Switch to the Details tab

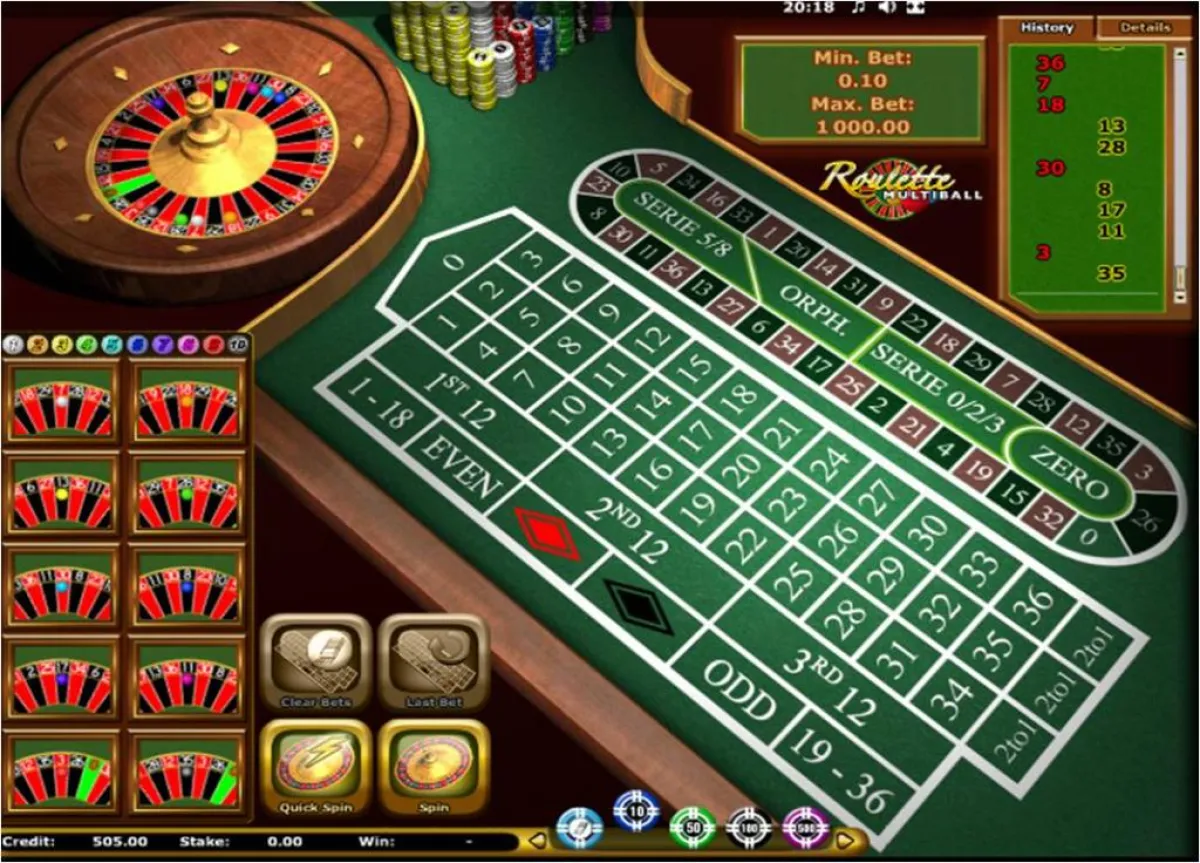click(x=1145, y=28)
